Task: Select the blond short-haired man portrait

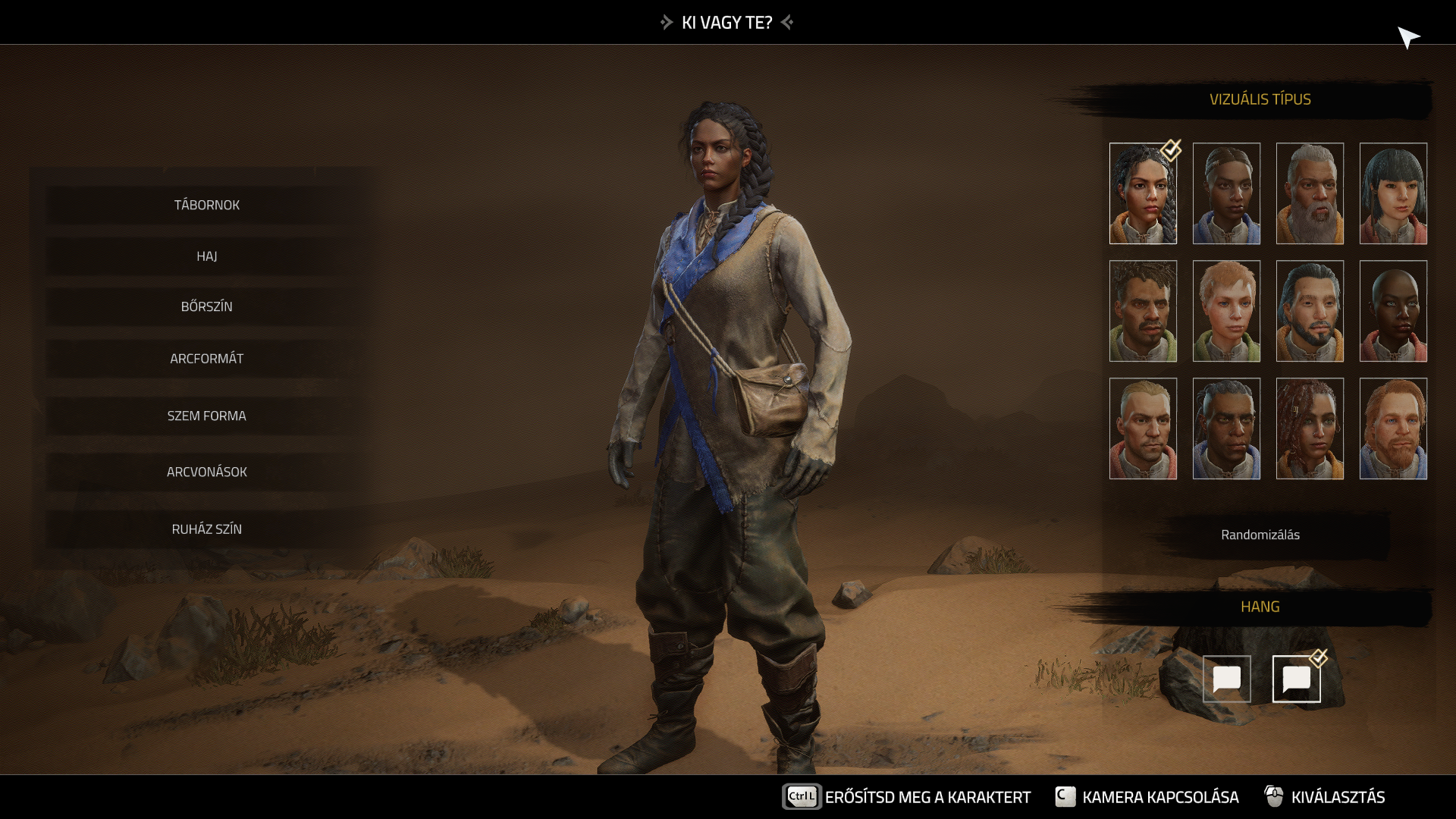Action: tap(1143, 428)
